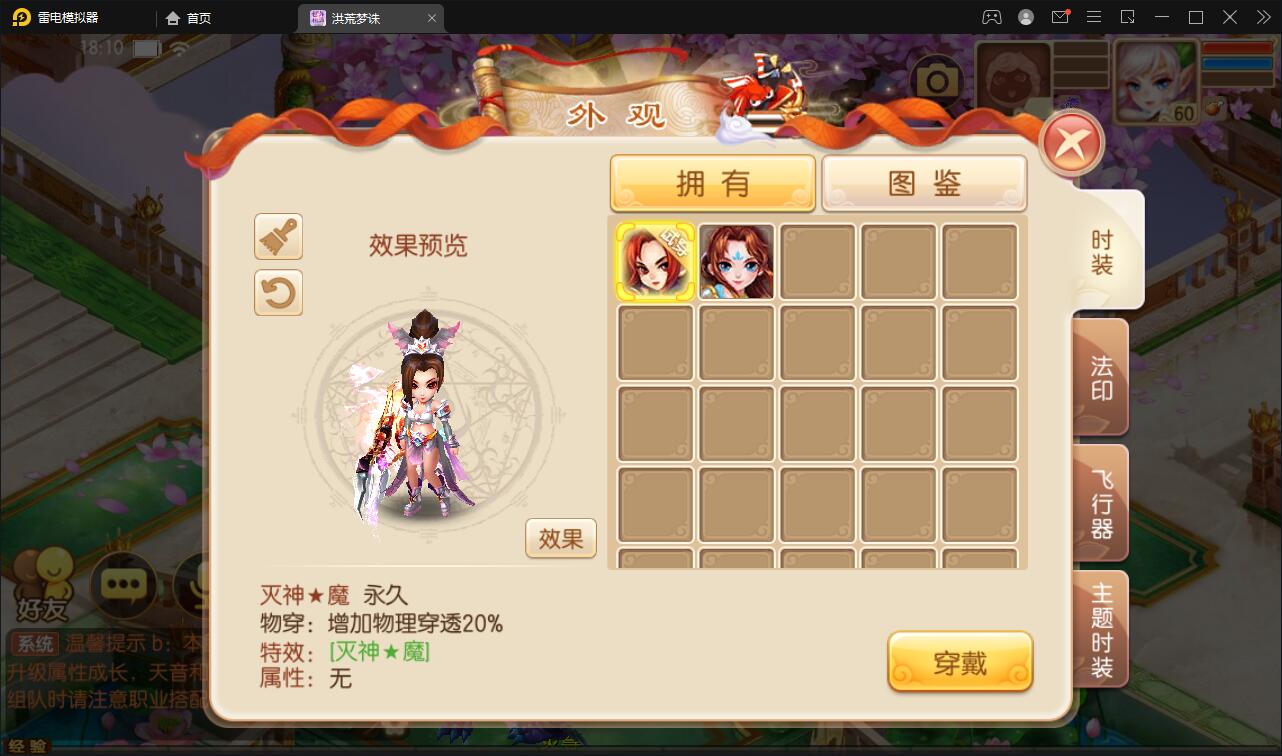The height and width of the screenshot is (756, 1282).
Task: Click the reset preview arrow icon
Action: (x=278, y=293)
